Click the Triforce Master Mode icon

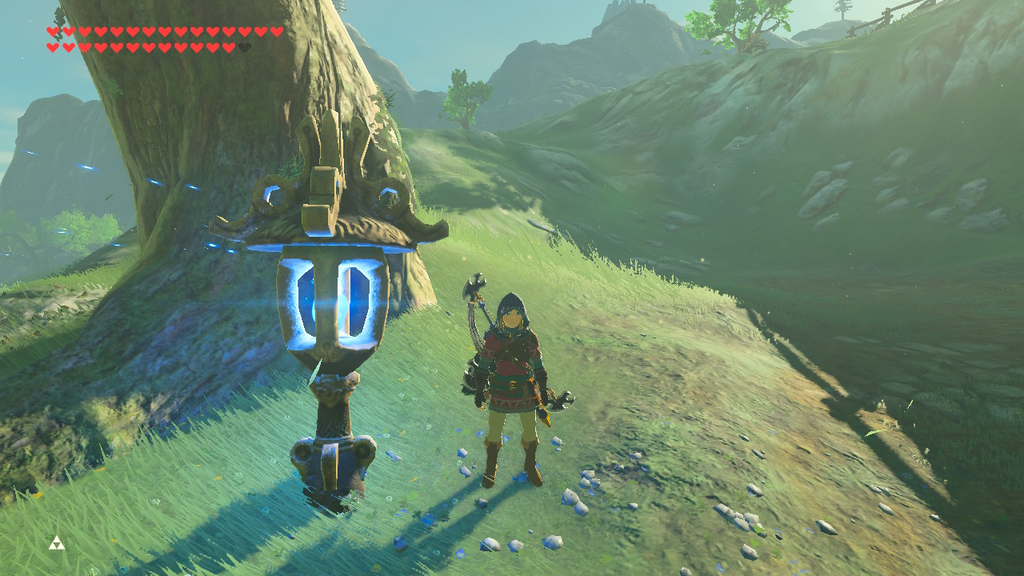(x=55, y=543)
